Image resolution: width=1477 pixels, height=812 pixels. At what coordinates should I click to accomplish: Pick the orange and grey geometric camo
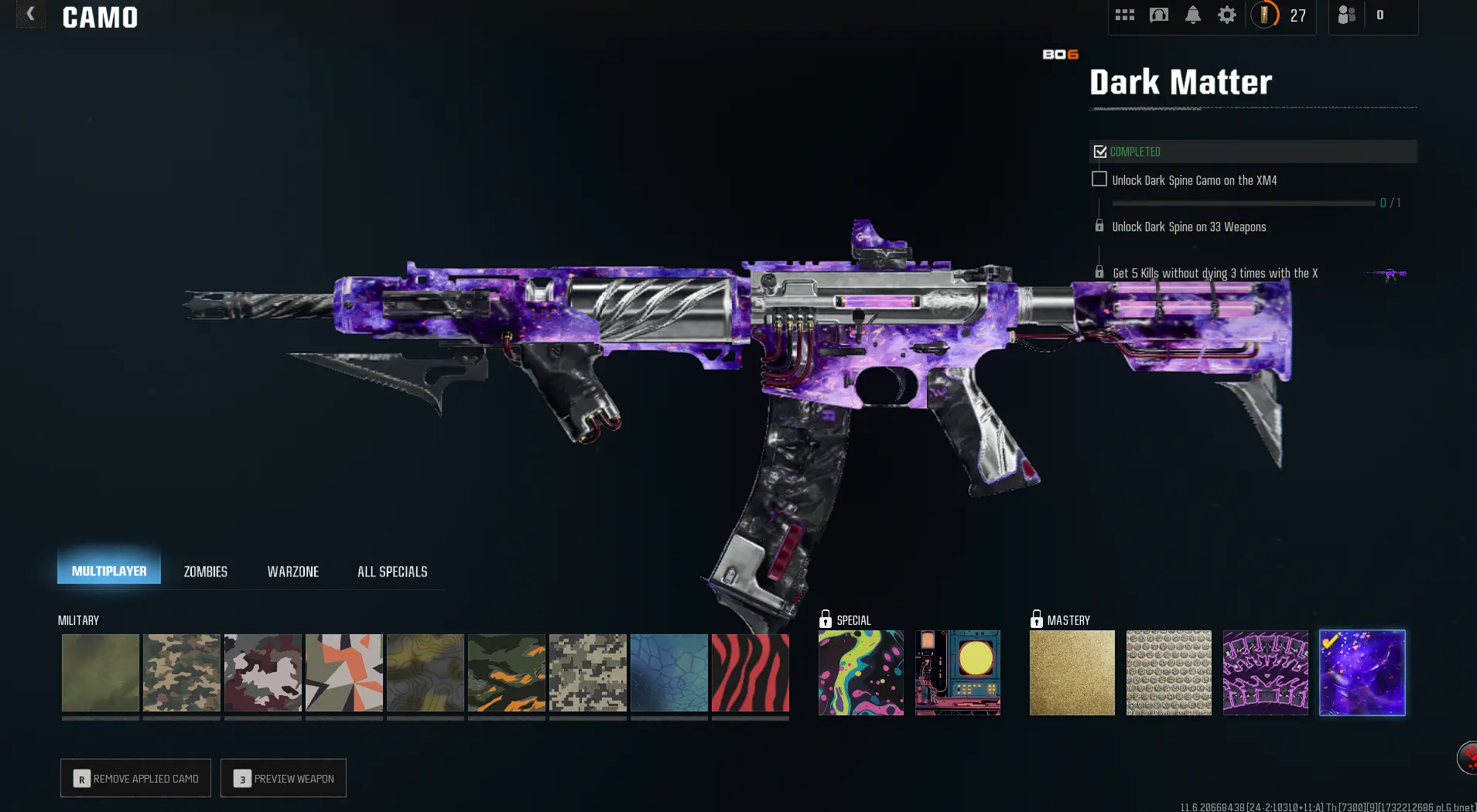click(344, 673)
